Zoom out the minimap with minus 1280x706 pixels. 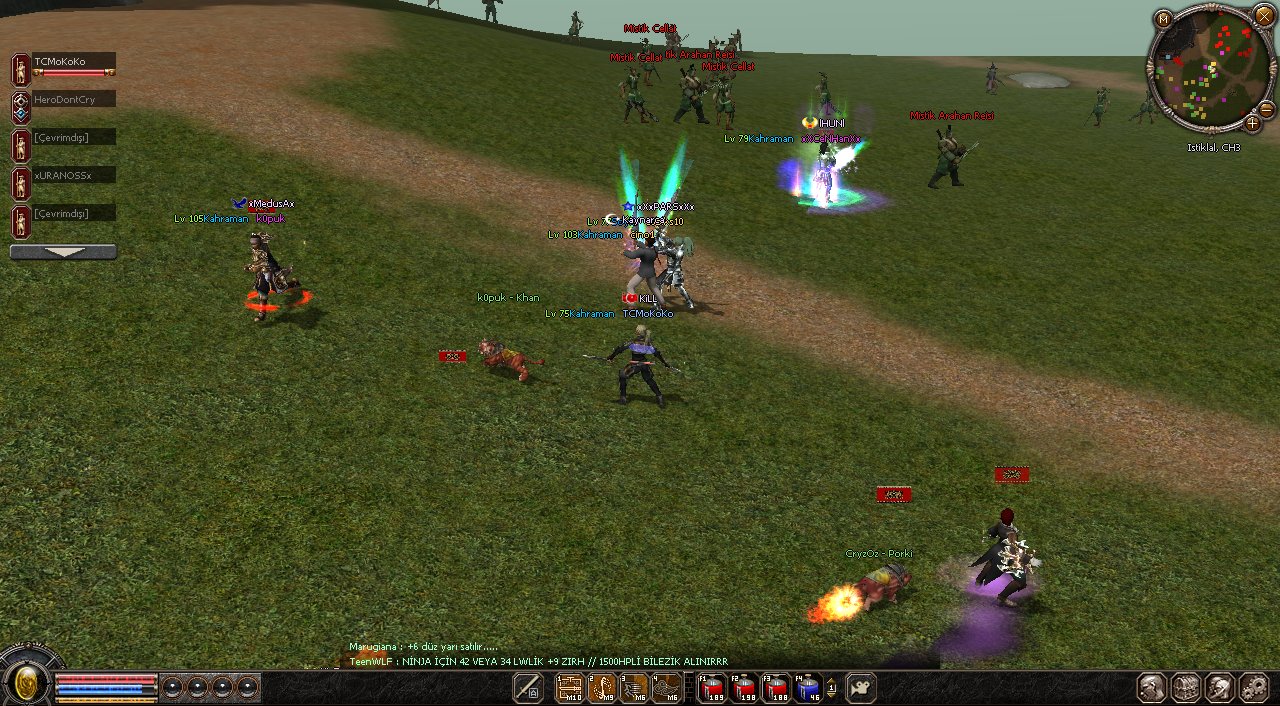pos(1266,109)
